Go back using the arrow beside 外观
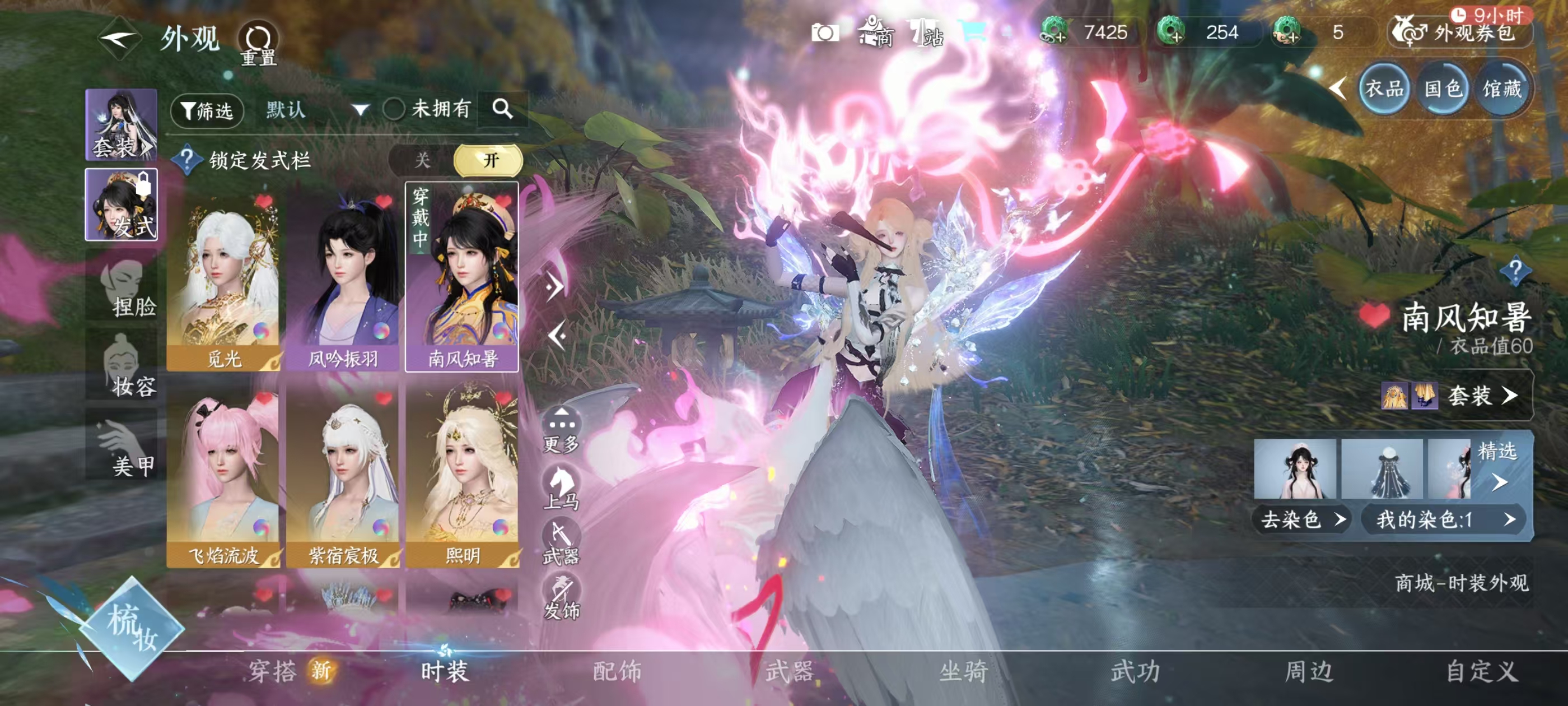This screenshot has height=706, width=1568. tap(119, 40)
